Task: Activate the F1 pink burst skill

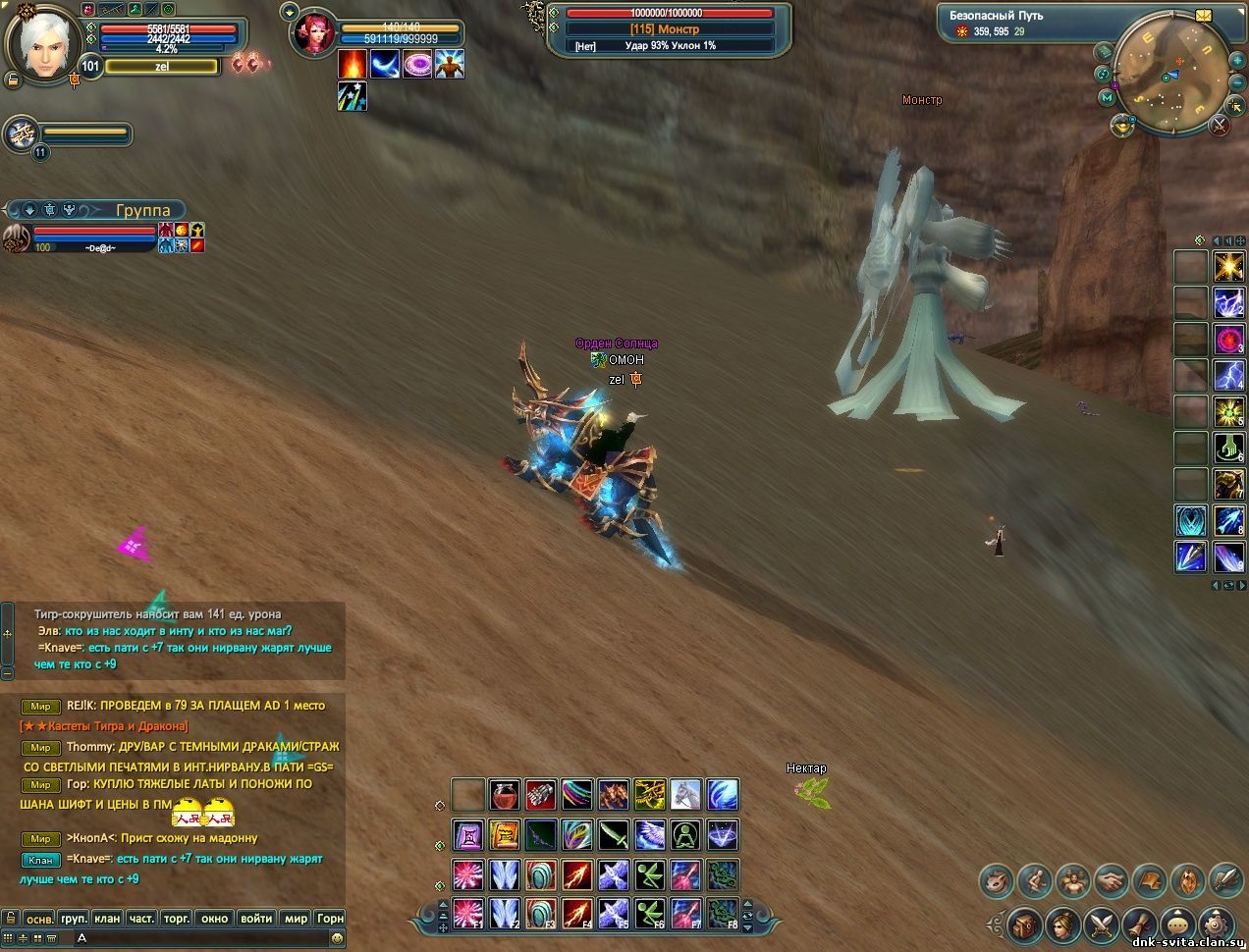Action: tap(468, 914)
